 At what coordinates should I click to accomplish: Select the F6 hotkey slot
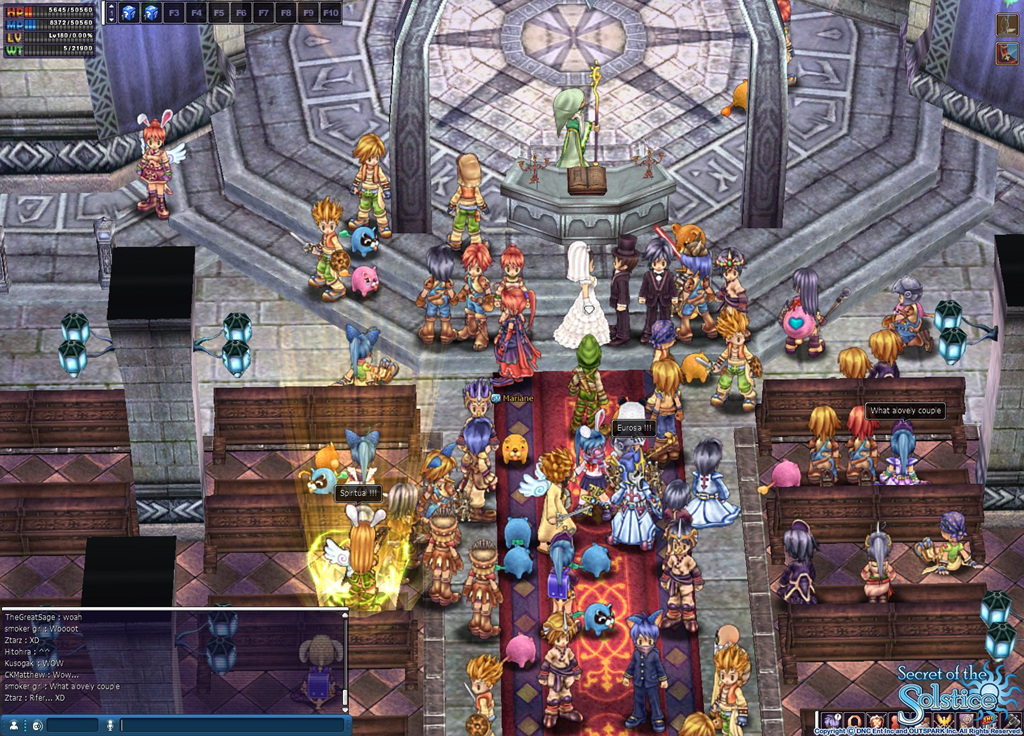(x=240, y=13)
